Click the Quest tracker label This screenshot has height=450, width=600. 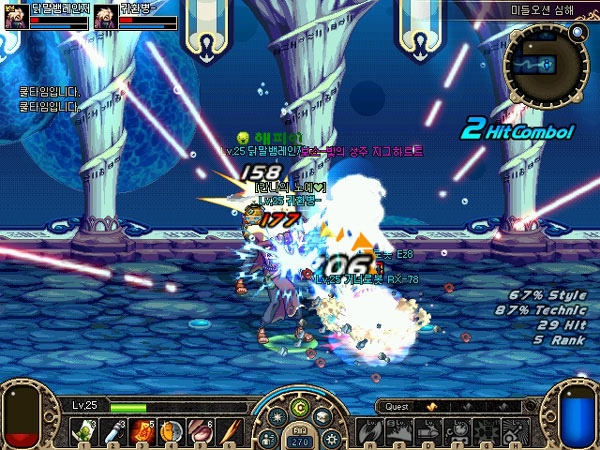pos(396,407)
